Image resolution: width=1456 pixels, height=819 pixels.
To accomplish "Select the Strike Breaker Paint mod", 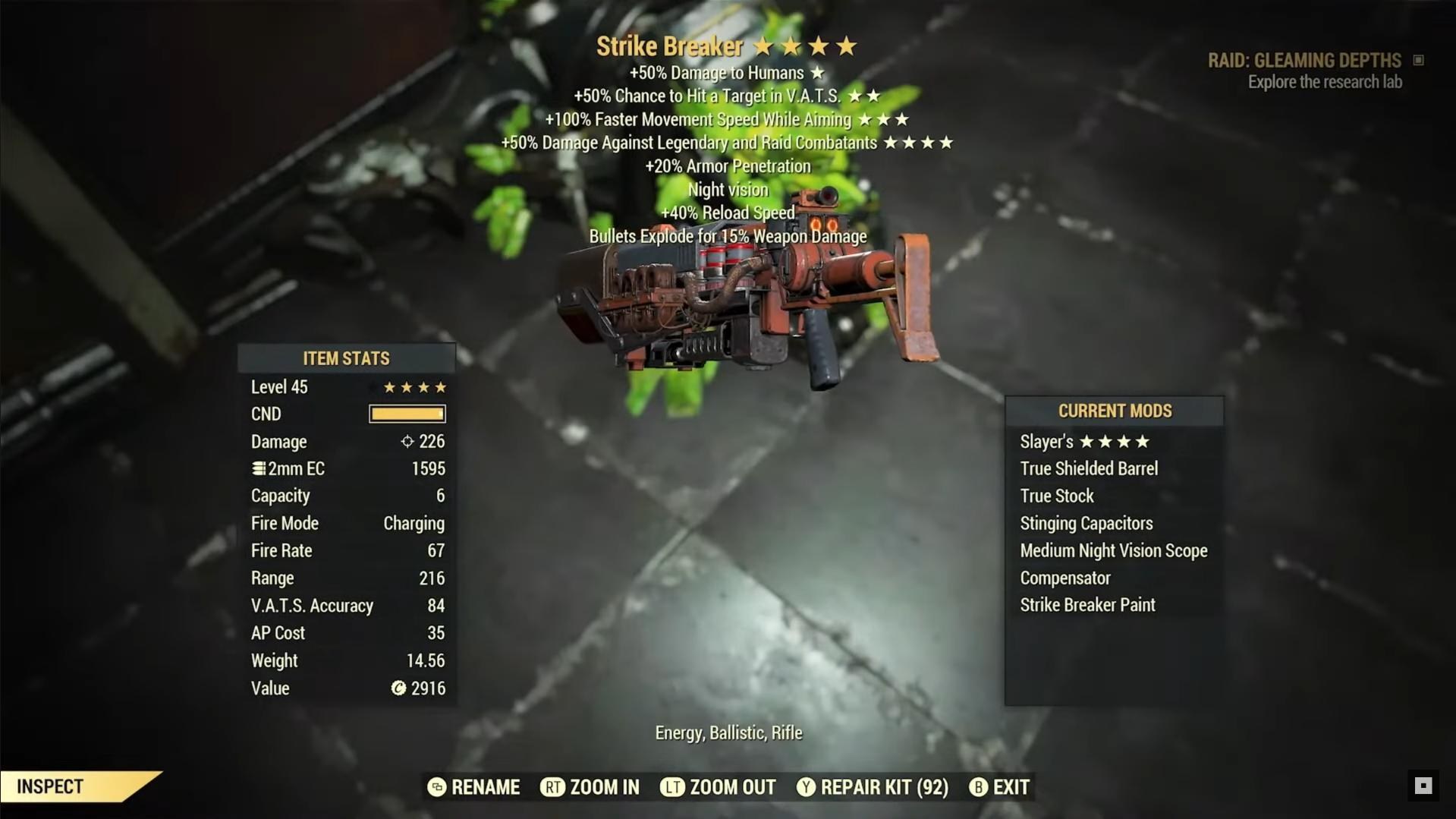I will [1087, 606].
